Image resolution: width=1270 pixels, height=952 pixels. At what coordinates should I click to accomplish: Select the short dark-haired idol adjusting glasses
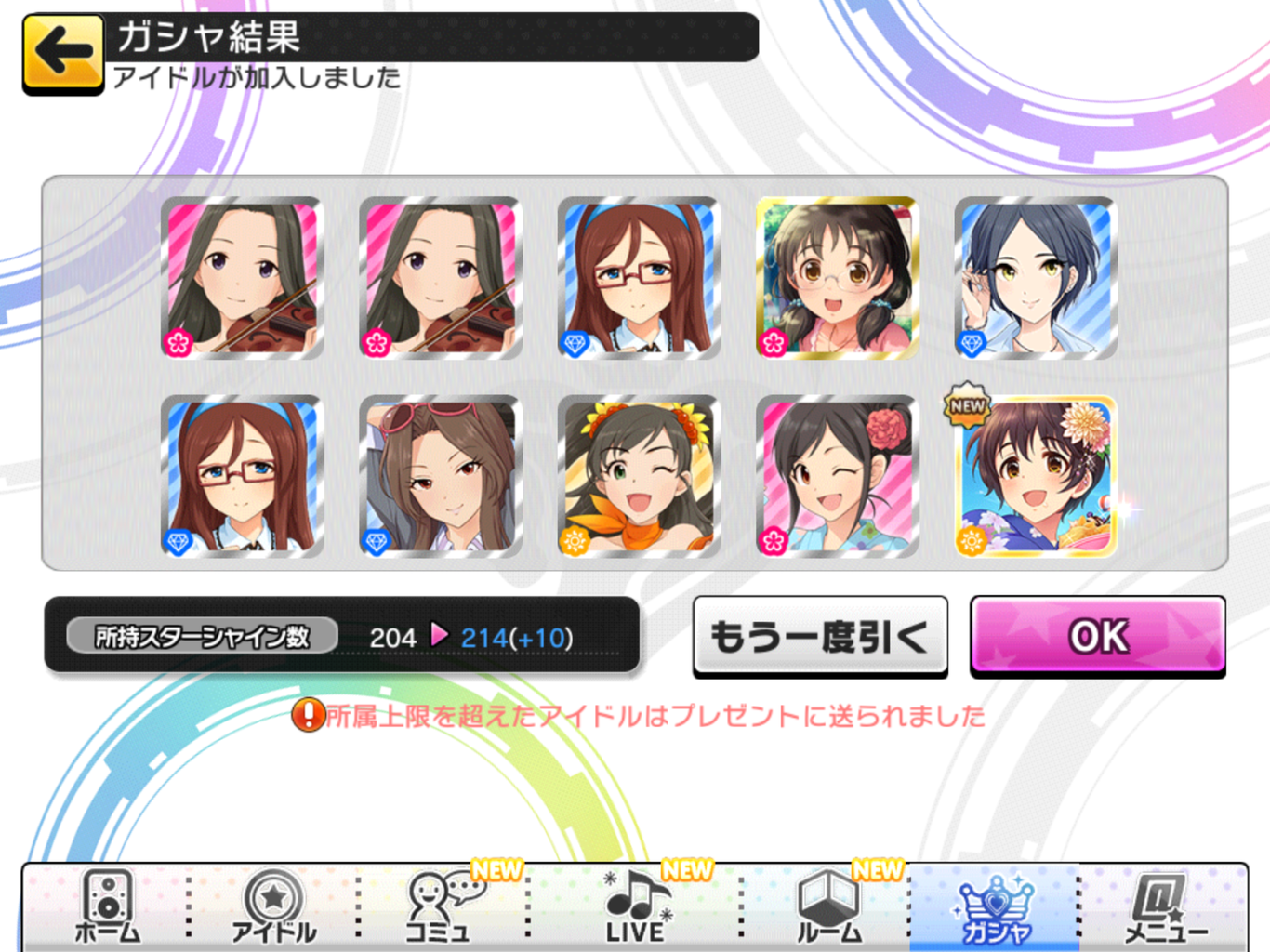(x=1036, y=278)
